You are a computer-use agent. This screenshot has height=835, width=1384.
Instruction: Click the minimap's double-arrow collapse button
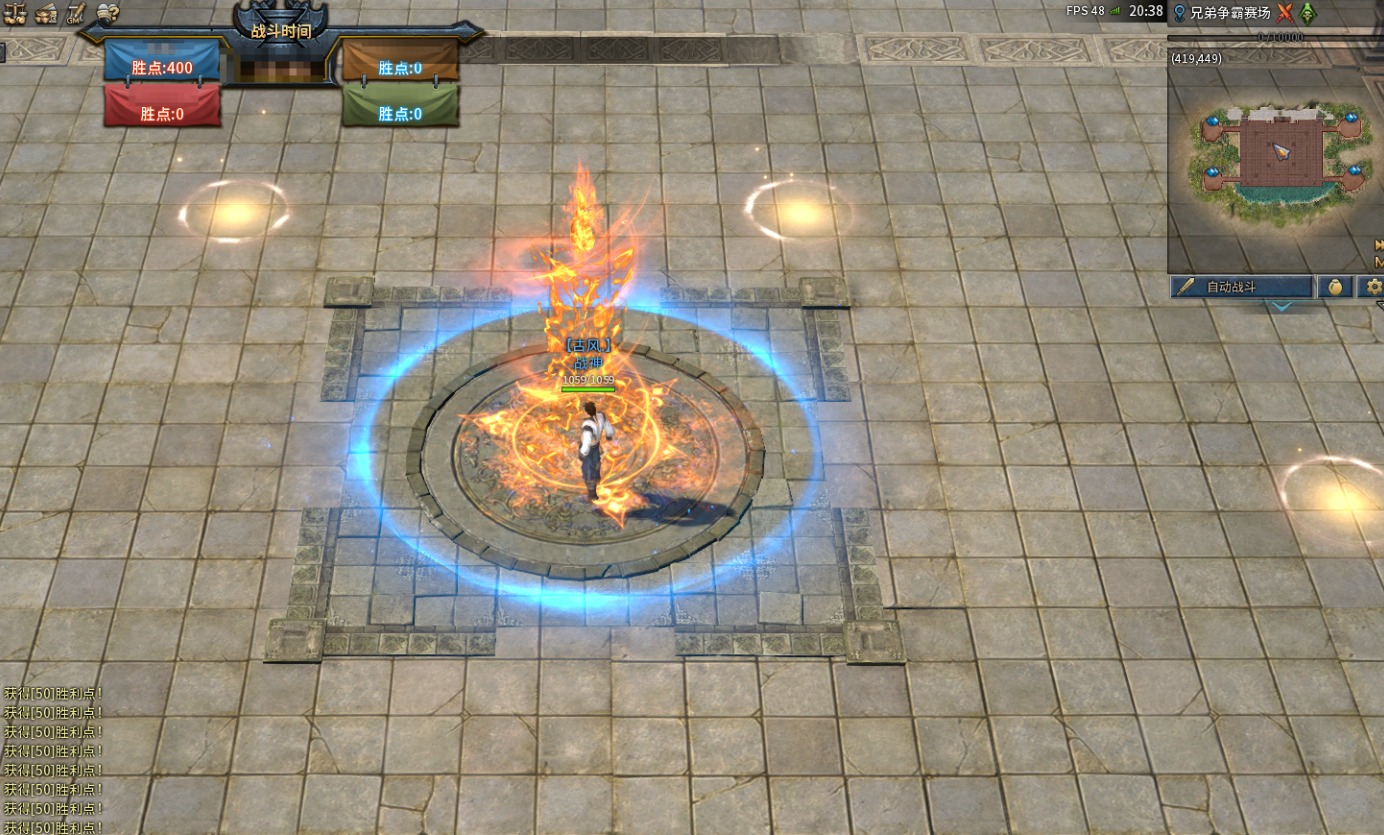(x=1379, y=245)
